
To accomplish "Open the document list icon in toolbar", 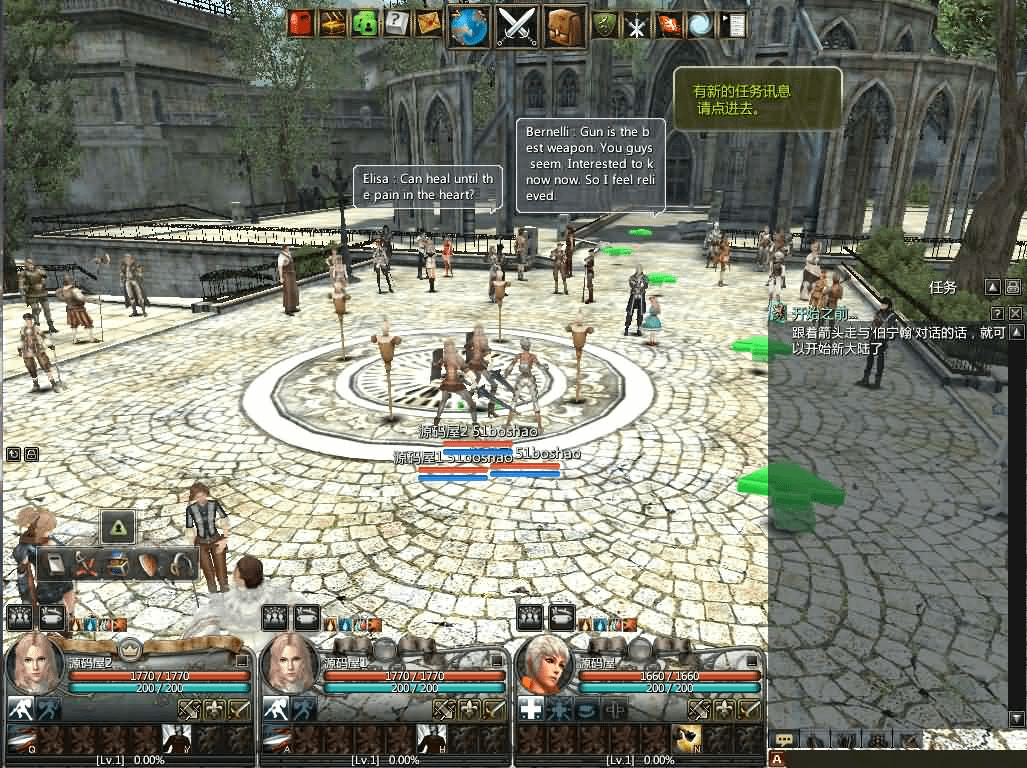I will (x=732, y=25).
